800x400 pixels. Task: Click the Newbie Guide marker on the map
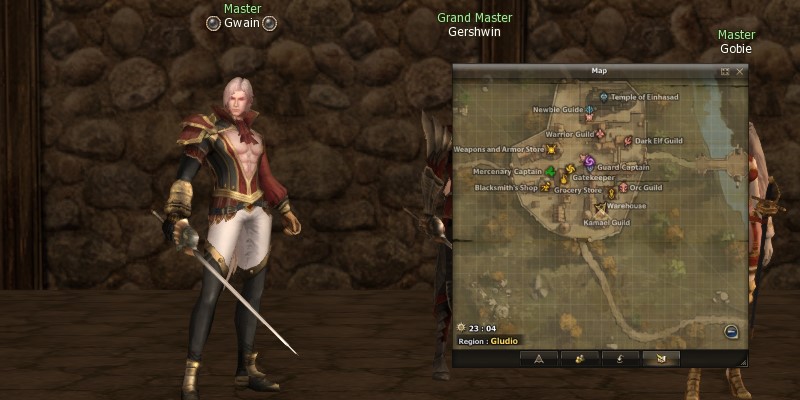click(590, 109)
